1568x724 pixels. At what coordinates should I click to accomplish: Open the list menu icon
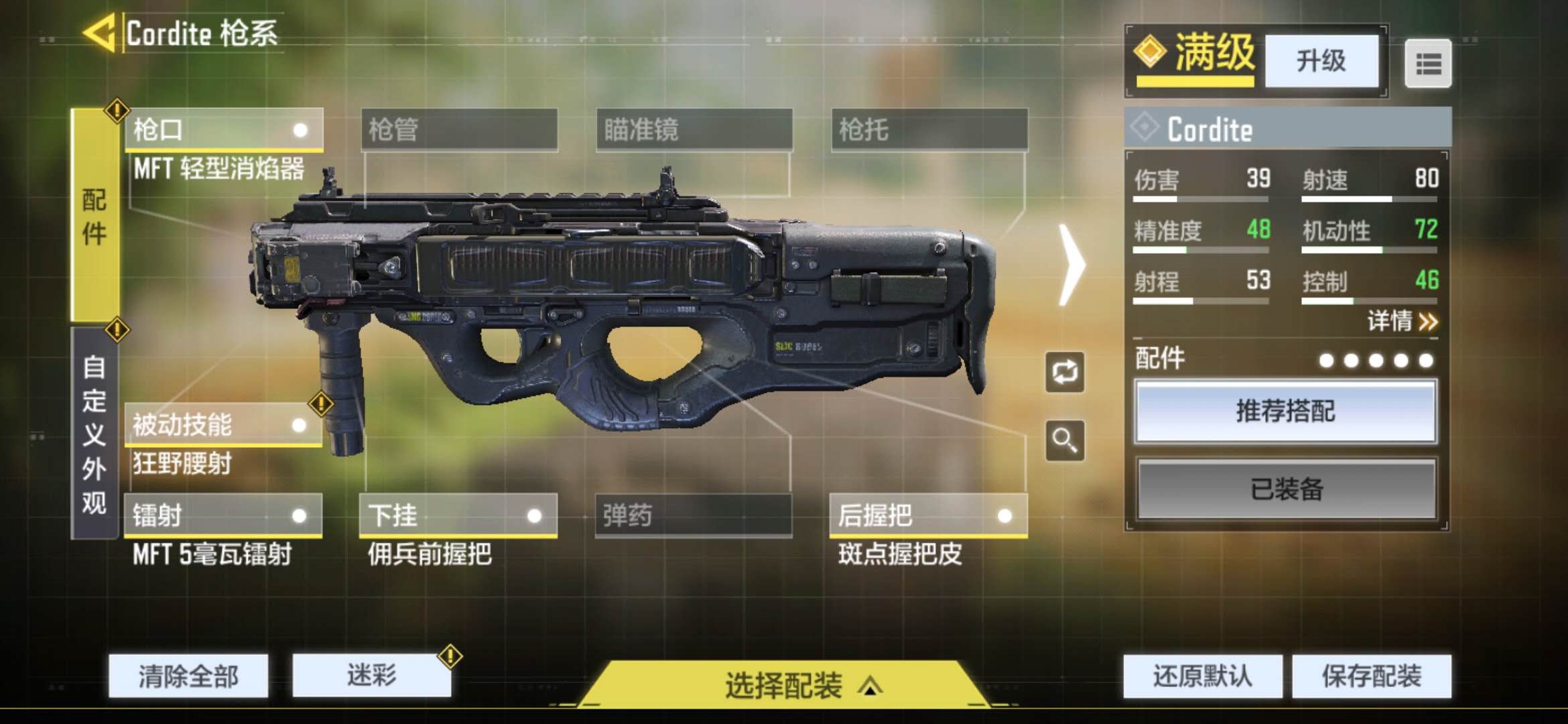point(1428,64)
